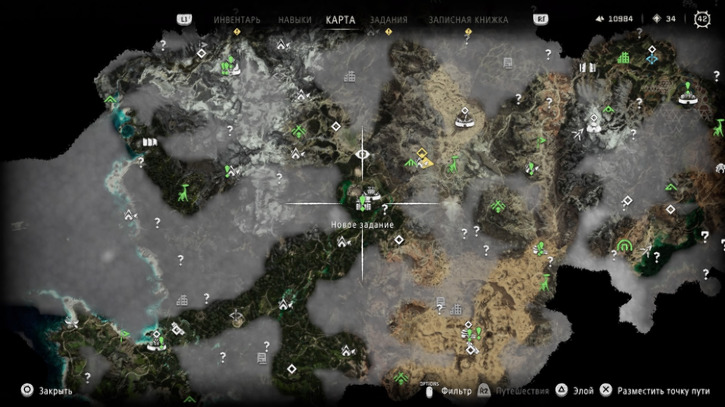Switch to the Инвентарь tab

pos(237,19)
